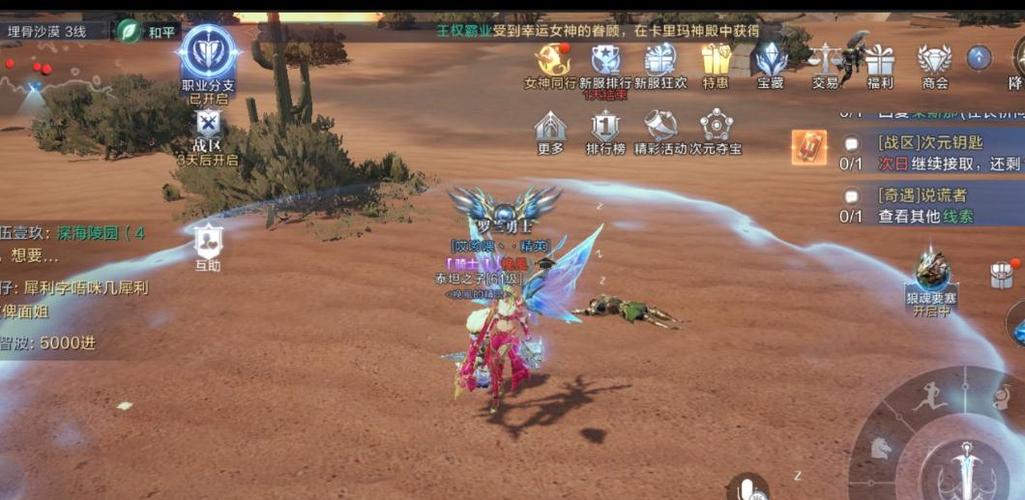Open the 新服狂欢 carnival event
This screenshot has width=1025, height=500.
point(660,60)
